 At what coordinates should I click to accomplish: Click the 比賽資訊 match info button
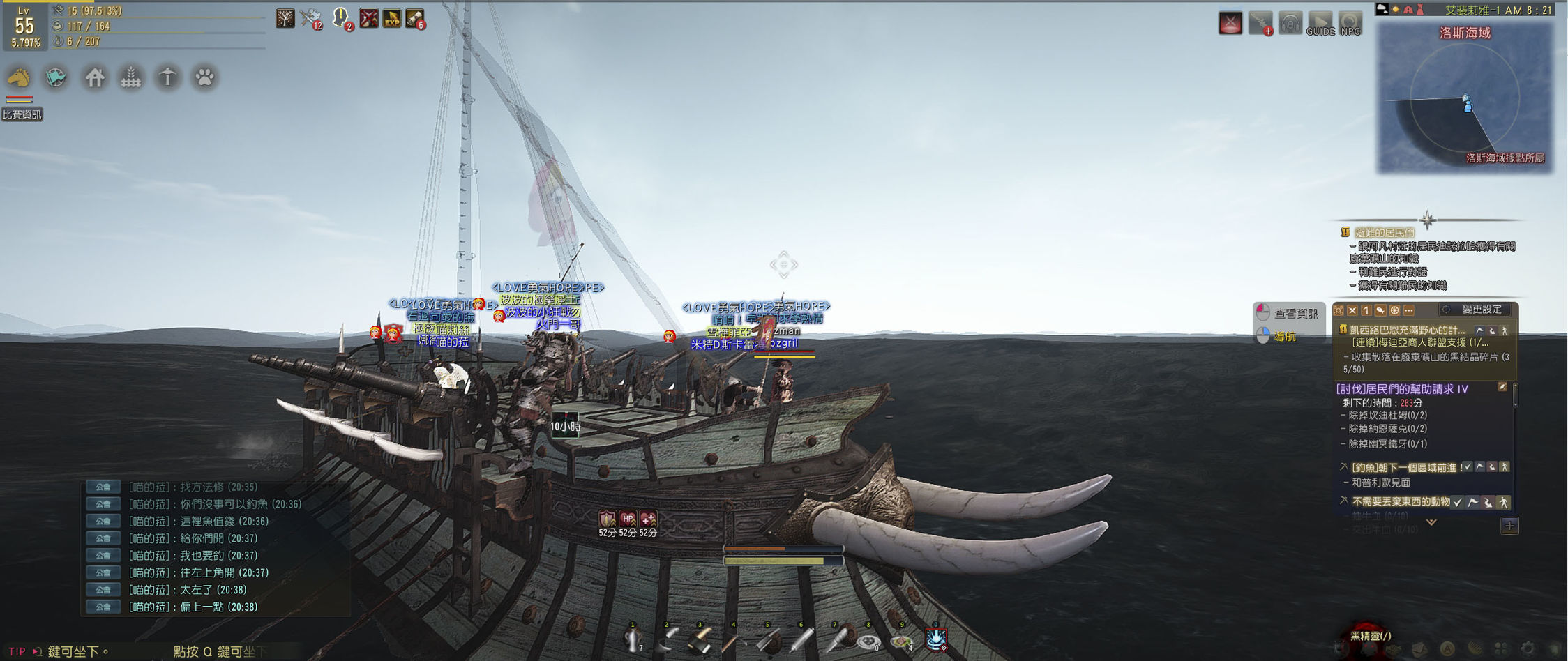(x=22, y=114)
